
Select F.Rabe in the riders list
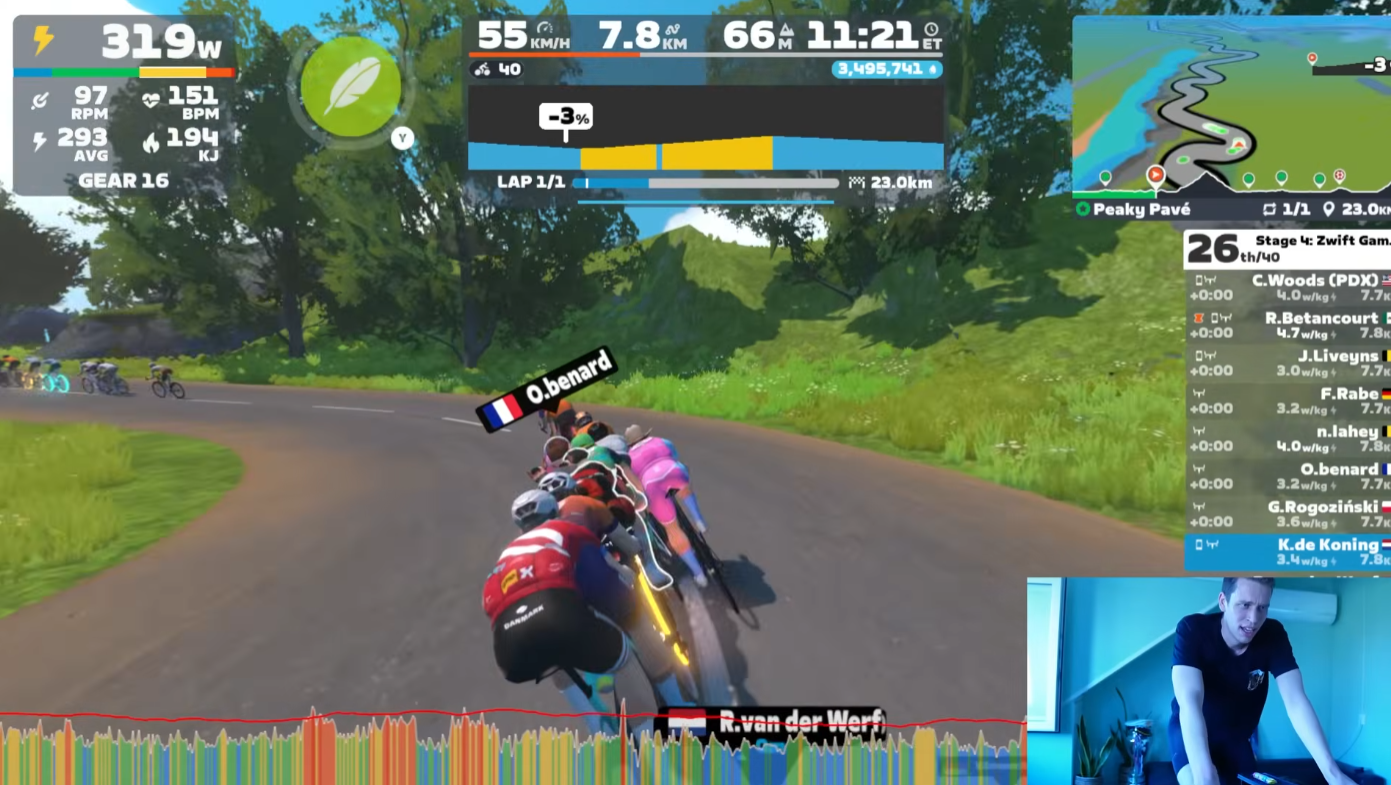(1290, 401)
